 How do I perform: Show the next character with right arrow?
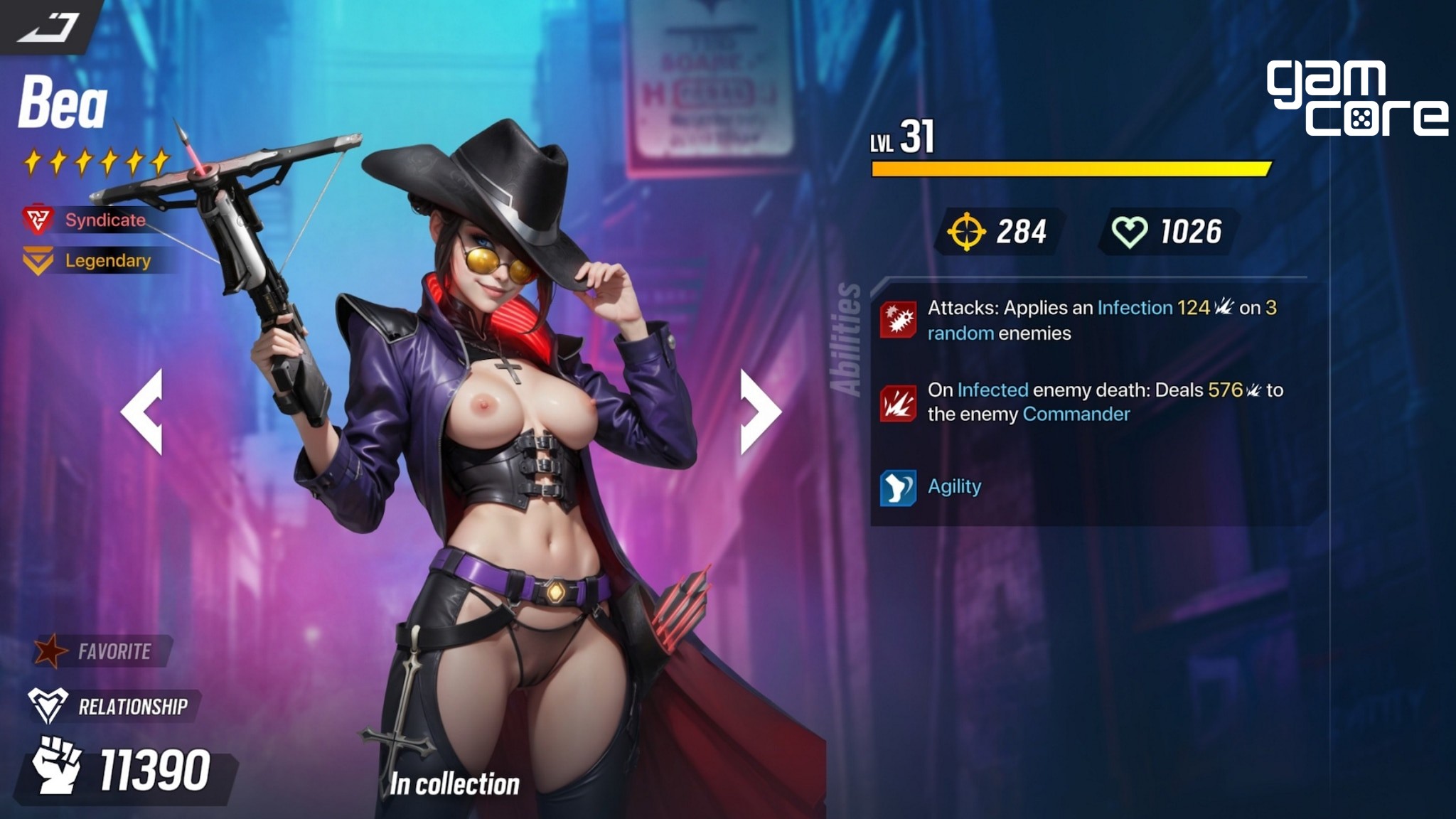pyautogui.click(x=759, y=411)
